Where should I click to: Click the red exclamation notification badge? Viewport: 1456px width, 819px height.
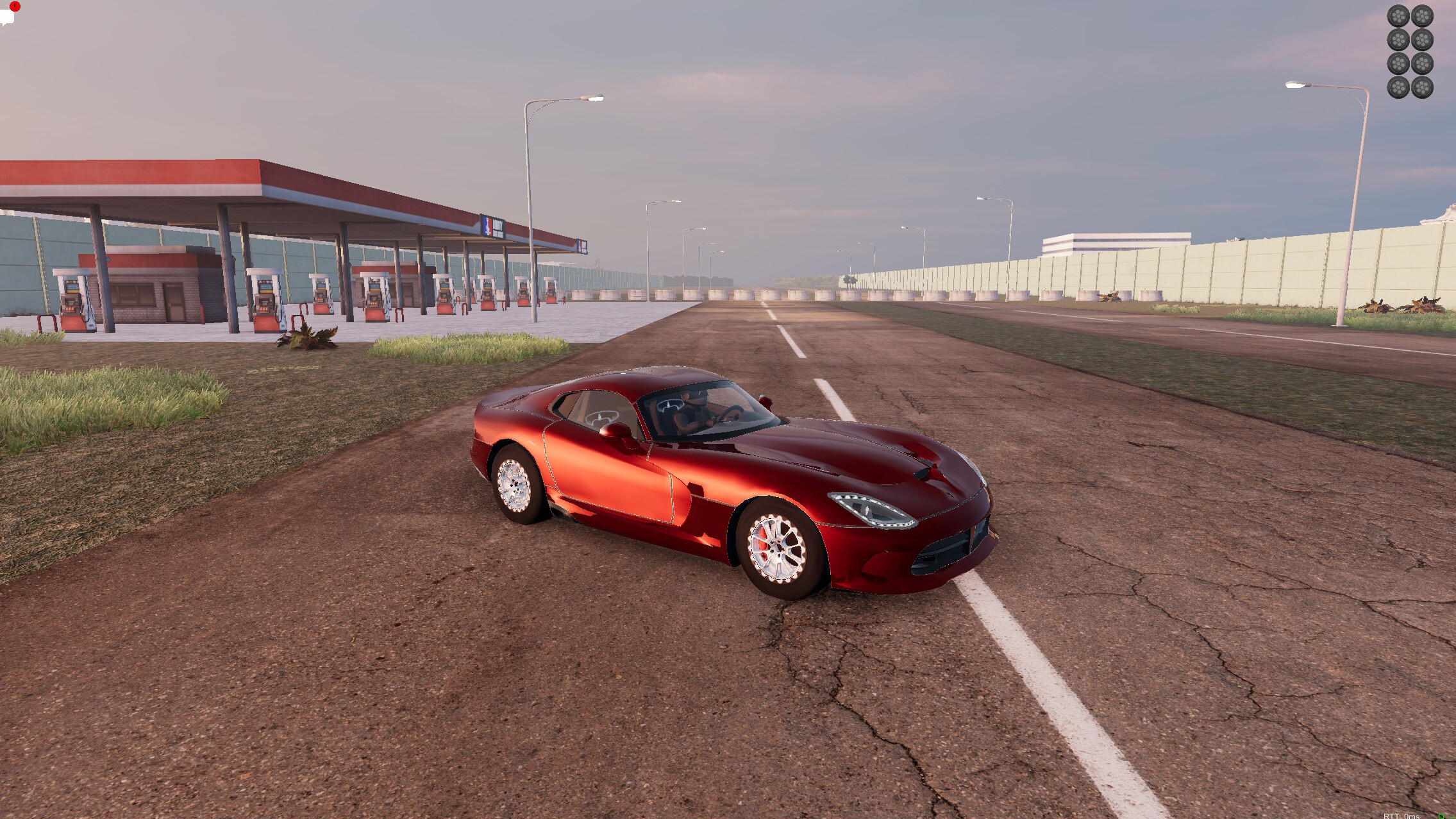(14, 6)
